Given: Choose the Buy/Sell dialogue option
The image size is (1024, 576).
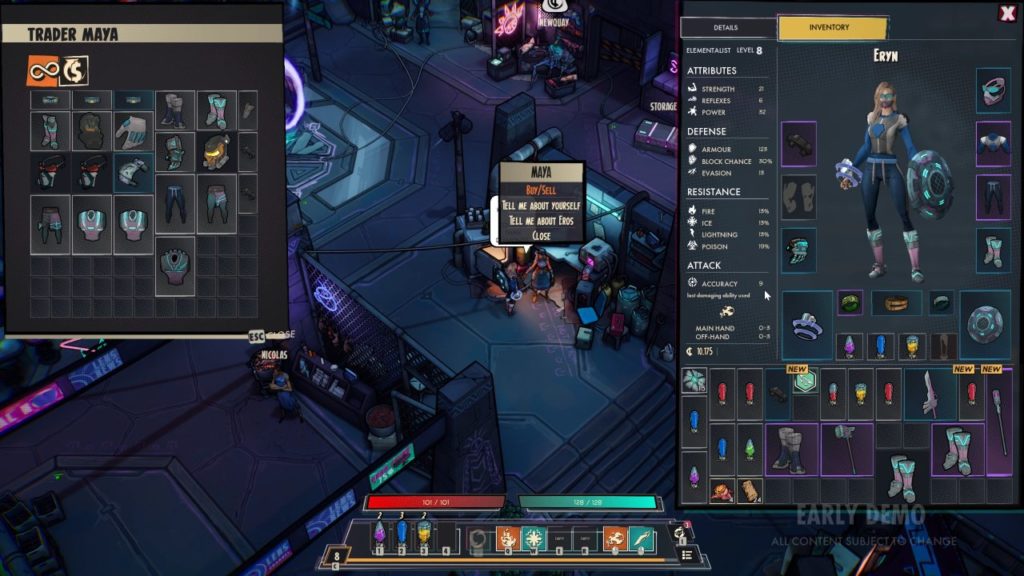Looking at the screenshot, I should [x=541, y=190].
